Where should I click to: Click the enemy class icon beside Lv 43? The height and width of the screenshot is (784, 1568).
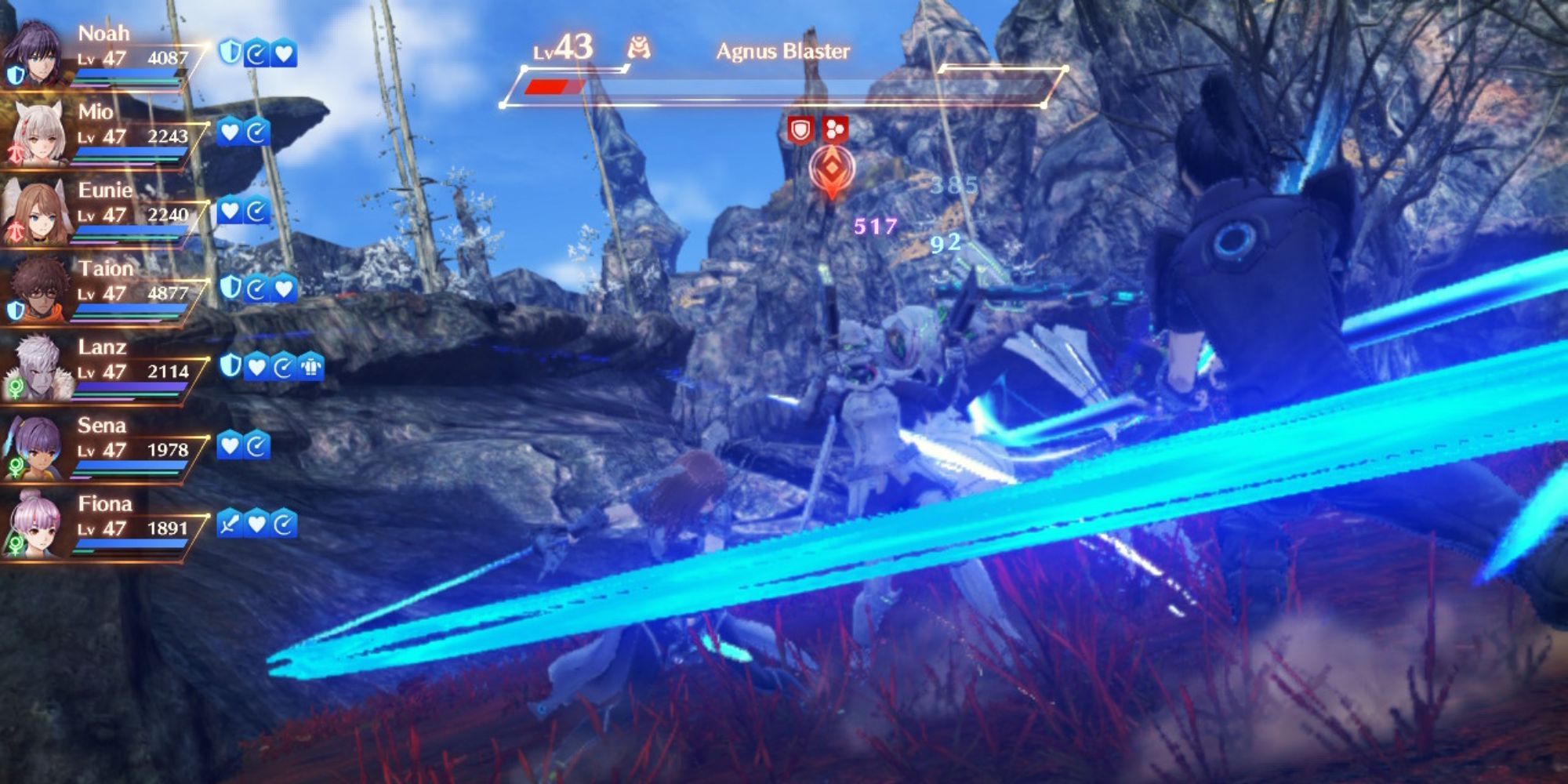pos(638,45)
